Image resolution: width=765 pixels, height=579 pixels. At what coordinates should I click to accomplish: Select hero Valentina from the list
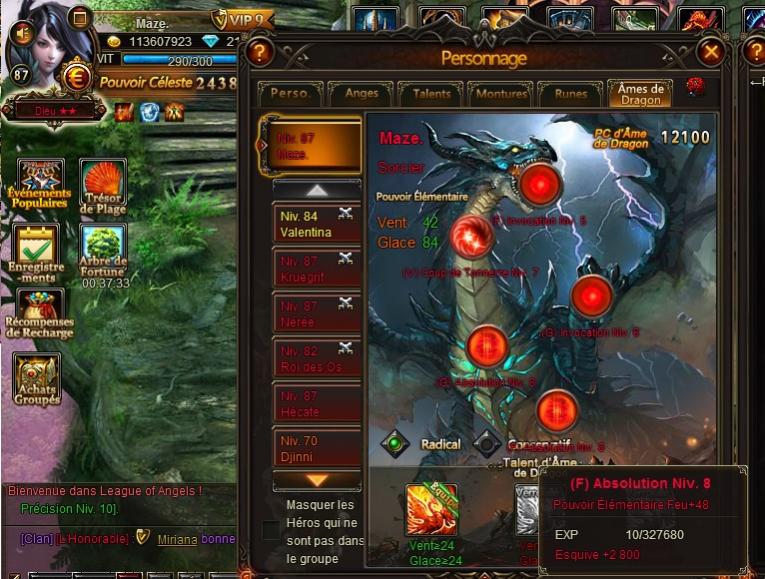pyautogui.click(x=316, y=224)
